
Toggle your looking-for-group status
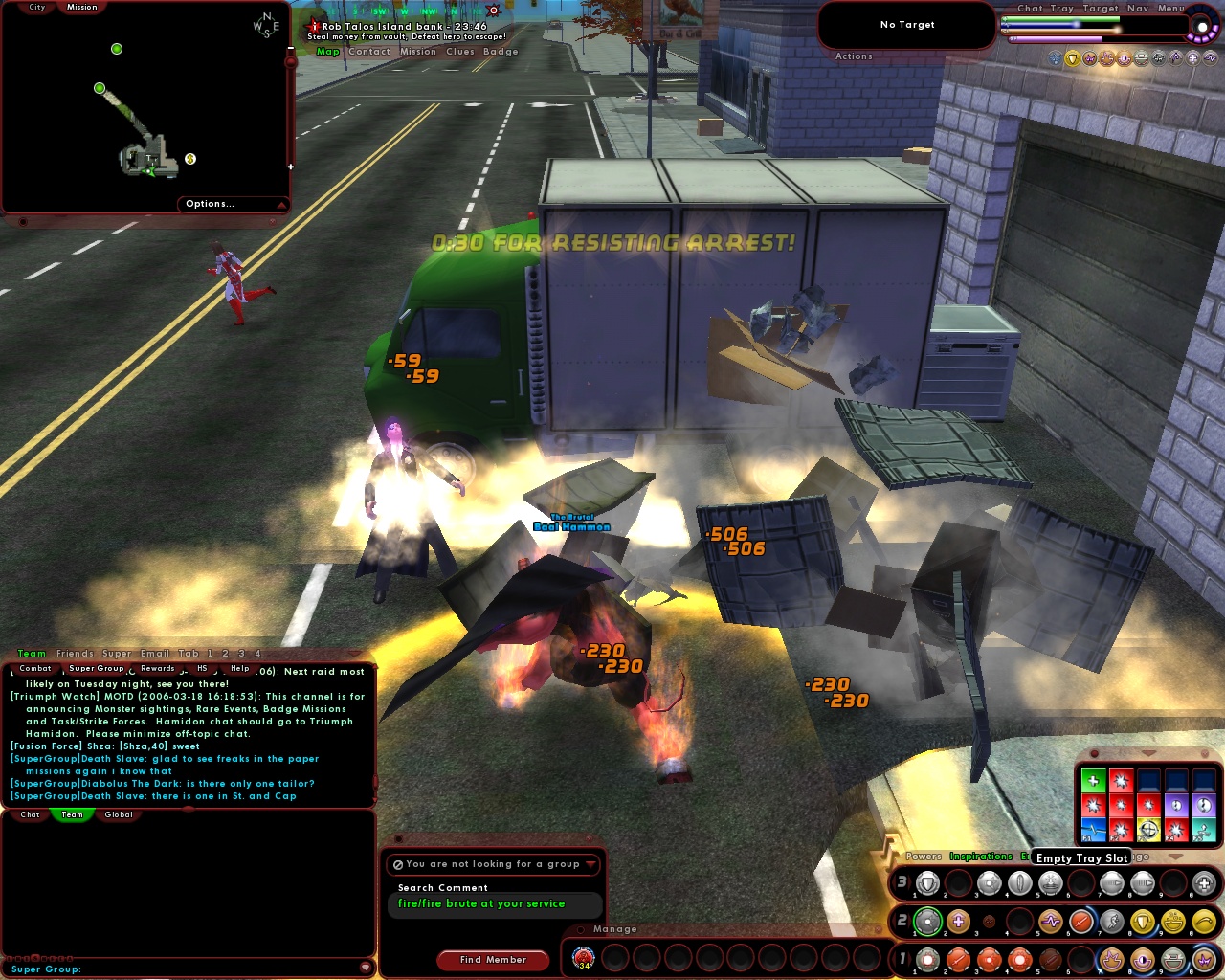tap(492, 864)
